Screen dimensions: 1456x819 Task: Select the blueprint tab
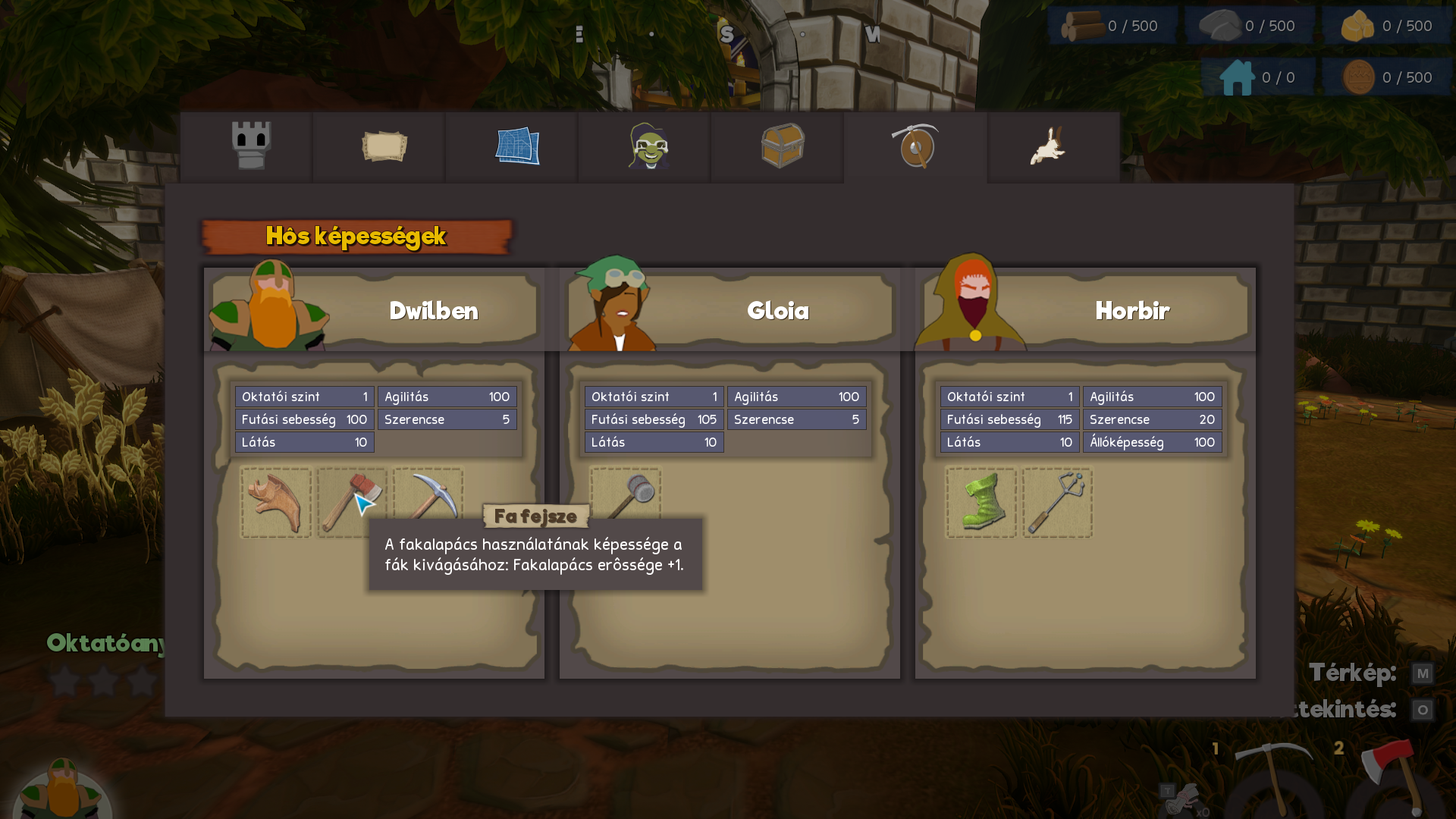517,146
